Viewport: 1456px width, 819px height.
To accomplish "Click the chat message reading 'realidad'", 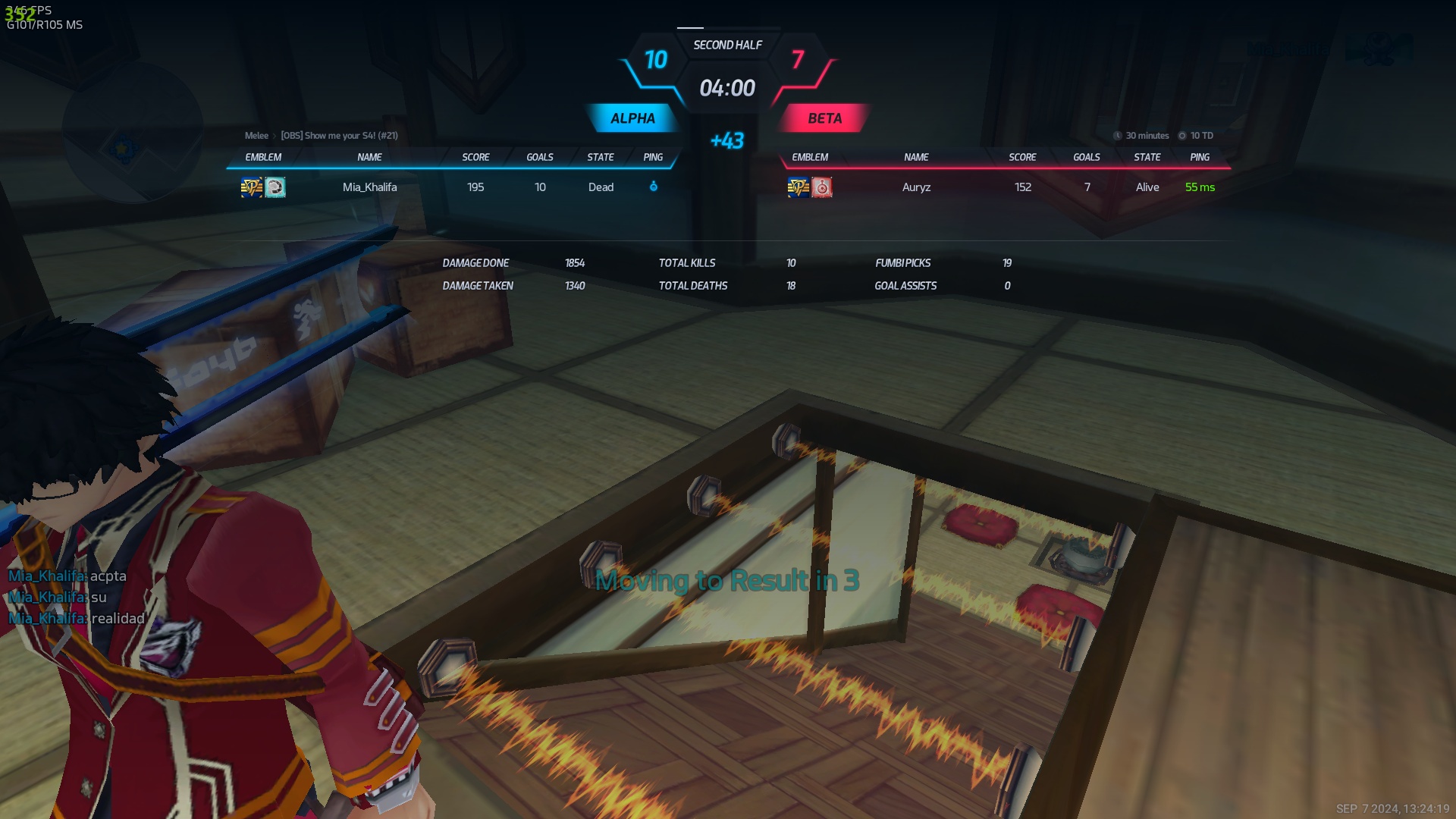I will tap(118, 619).
